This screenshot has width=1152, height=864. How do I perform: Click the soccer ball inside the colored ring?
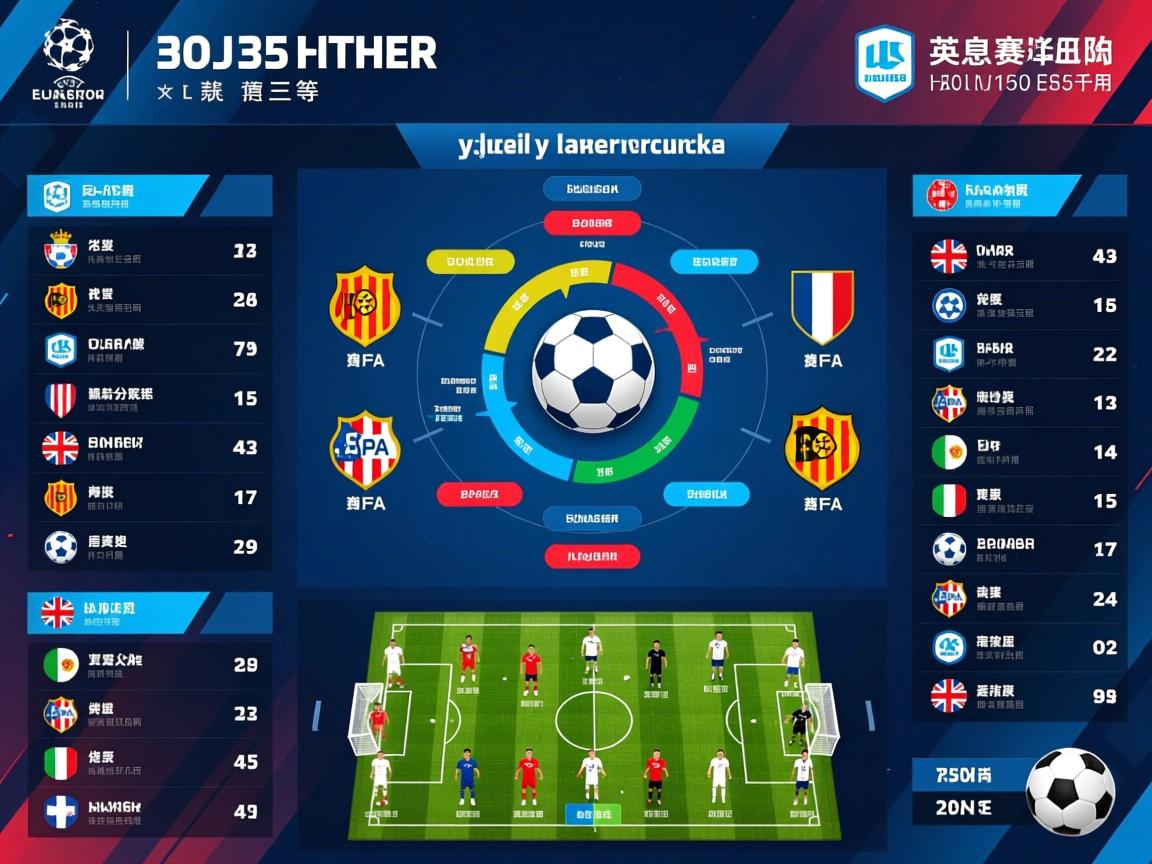point(593,371)
